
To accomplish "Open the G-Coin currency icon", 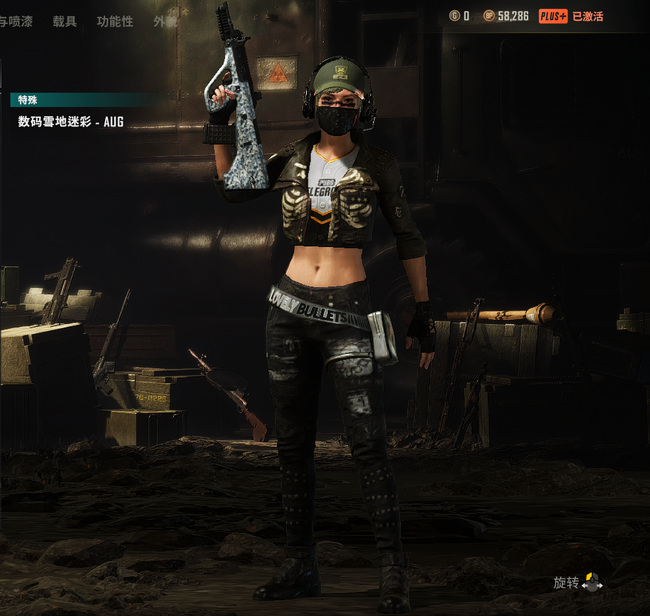I will tap(454, 16).
